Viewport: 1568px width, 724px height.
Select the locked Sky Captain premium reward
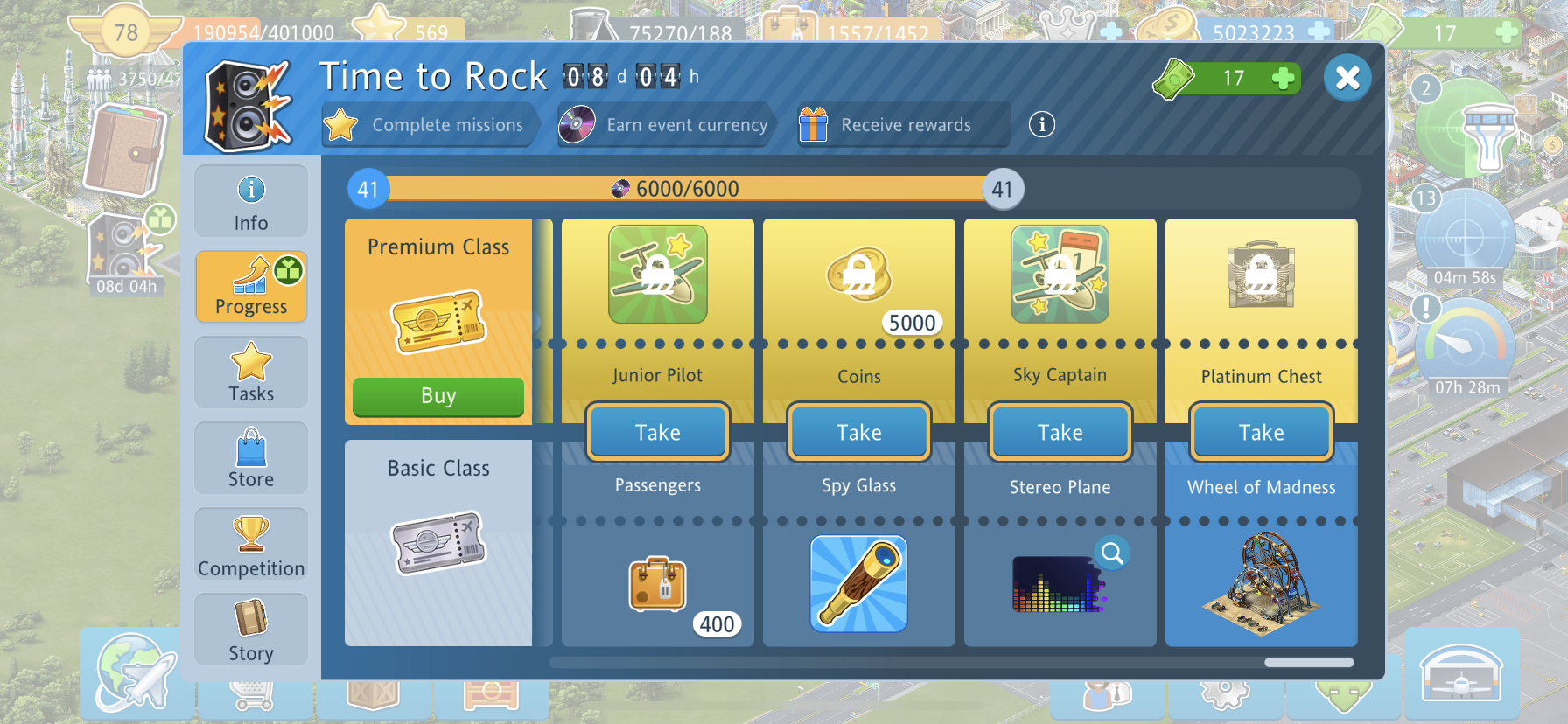click(1060, 275)
